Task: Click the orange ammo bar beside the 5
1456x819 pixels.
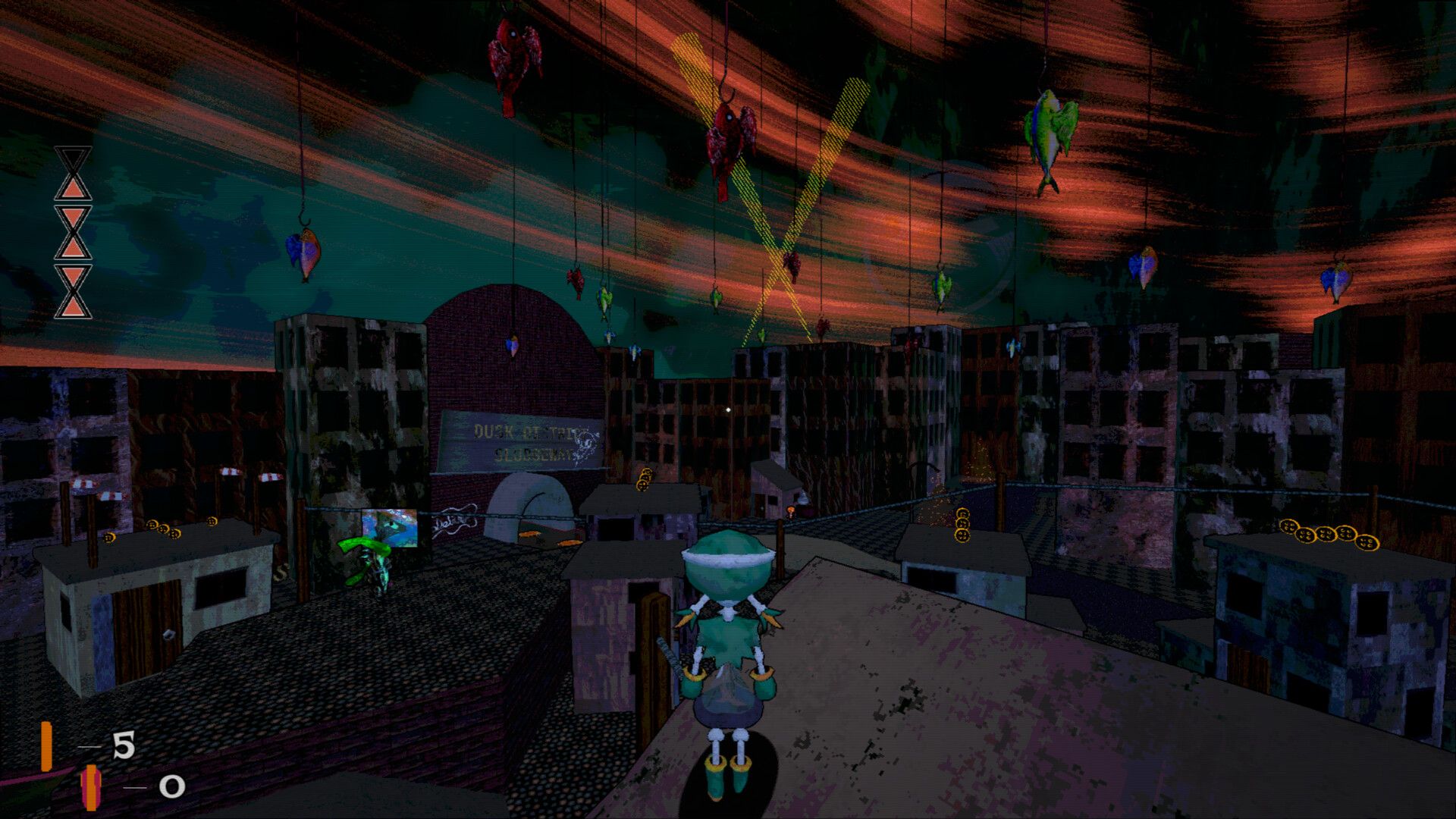Action: 47,745
